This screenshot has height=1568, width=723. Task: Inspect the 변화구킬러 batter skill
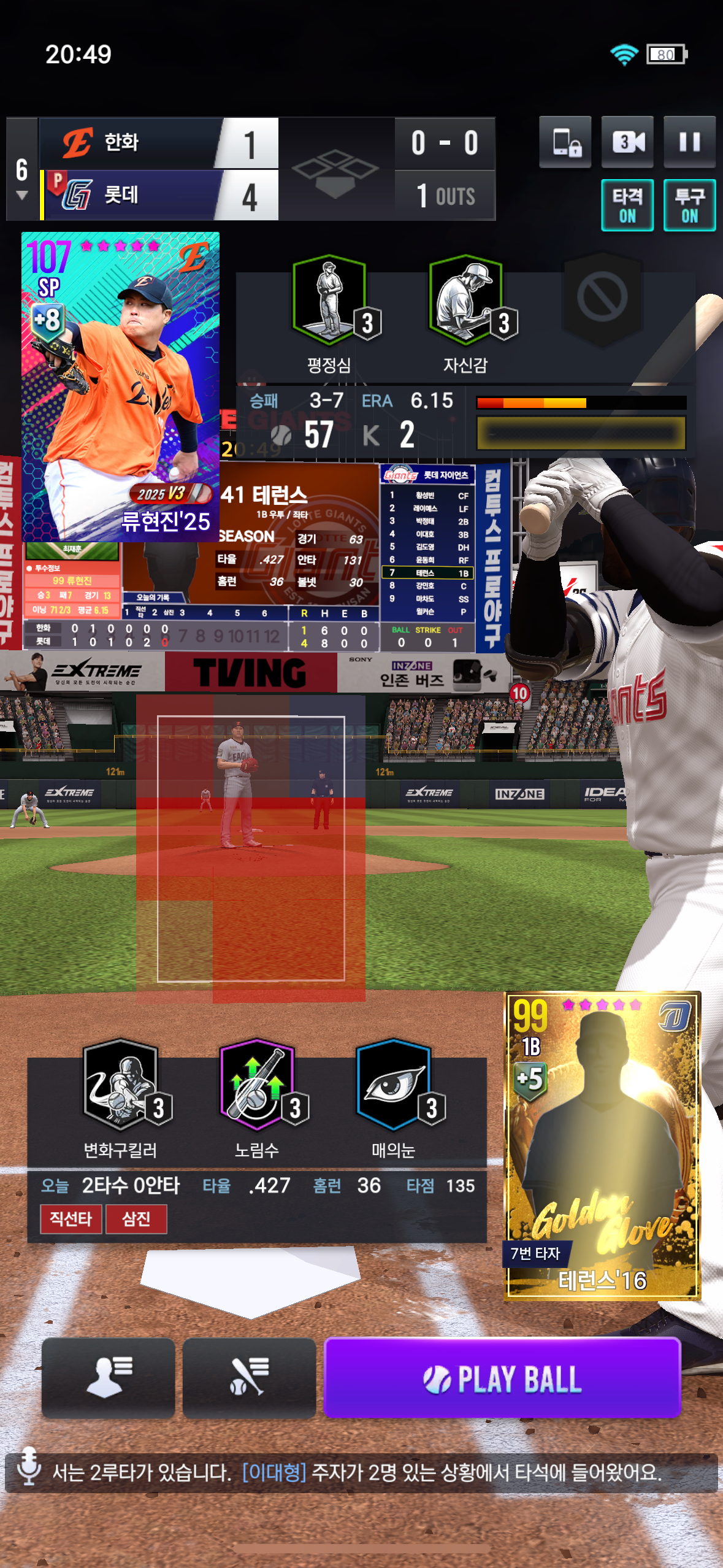[120, 1086]
